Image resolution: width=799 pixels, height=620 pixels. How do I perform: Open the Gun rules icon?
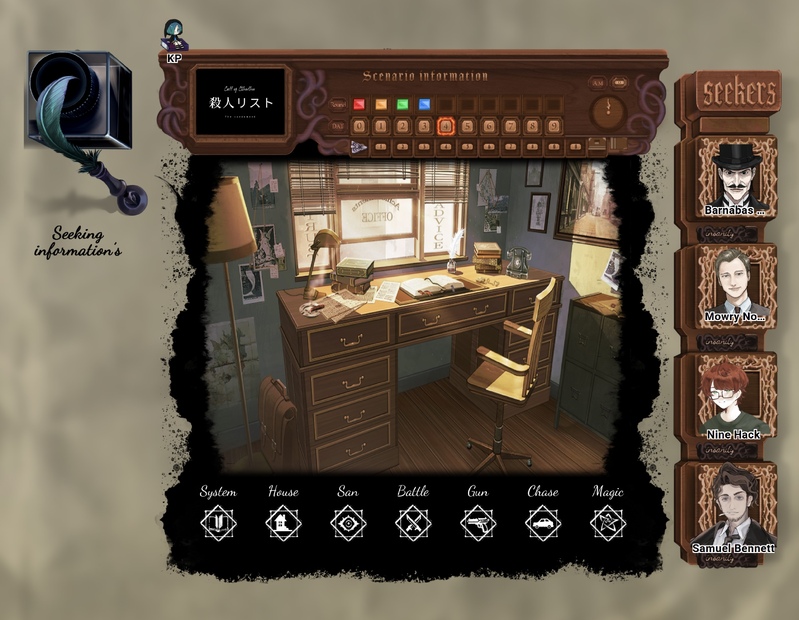pos(478,523)
